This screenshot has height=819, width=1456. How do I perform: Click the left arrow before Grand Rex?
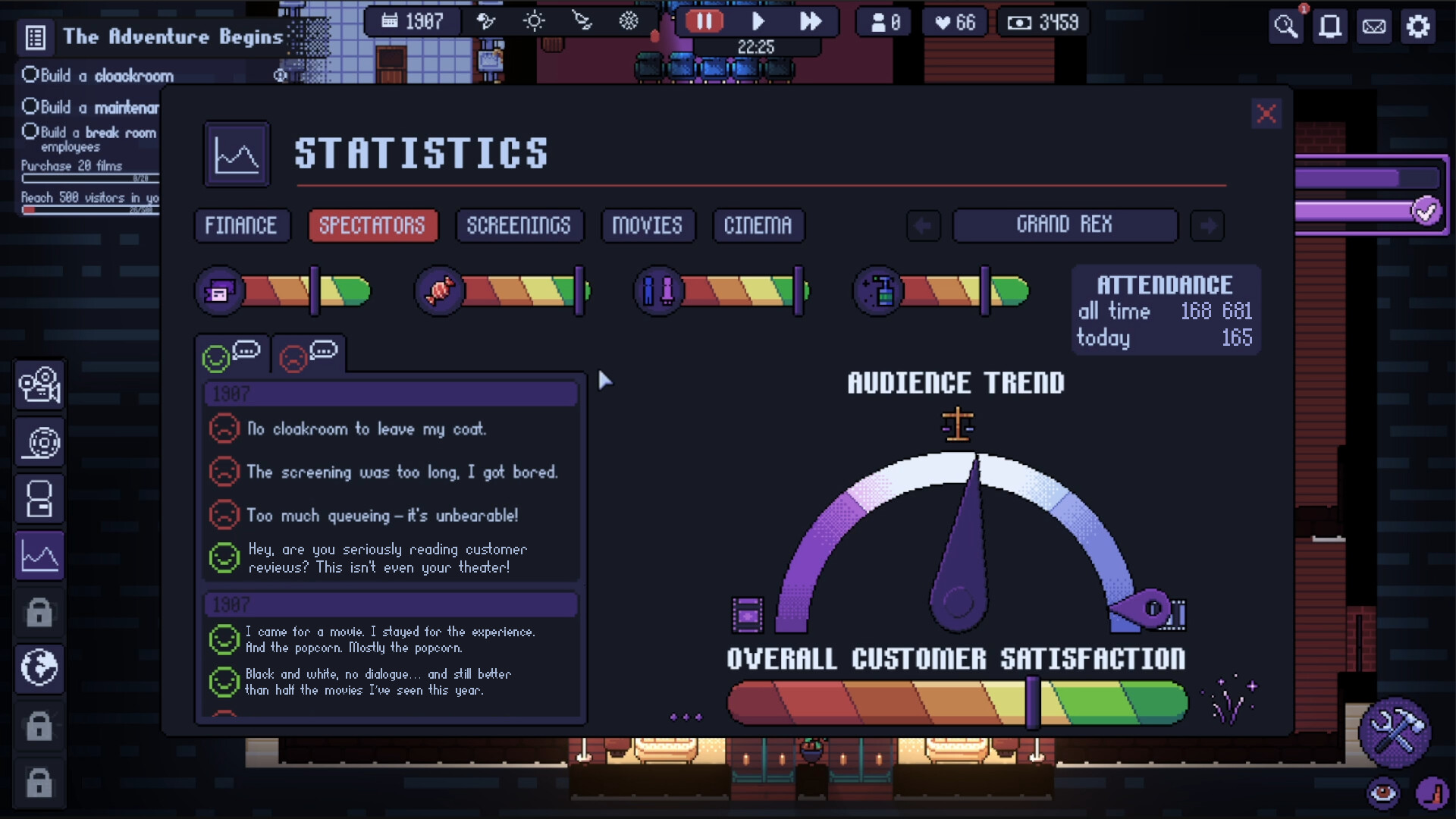coord(924,225)
